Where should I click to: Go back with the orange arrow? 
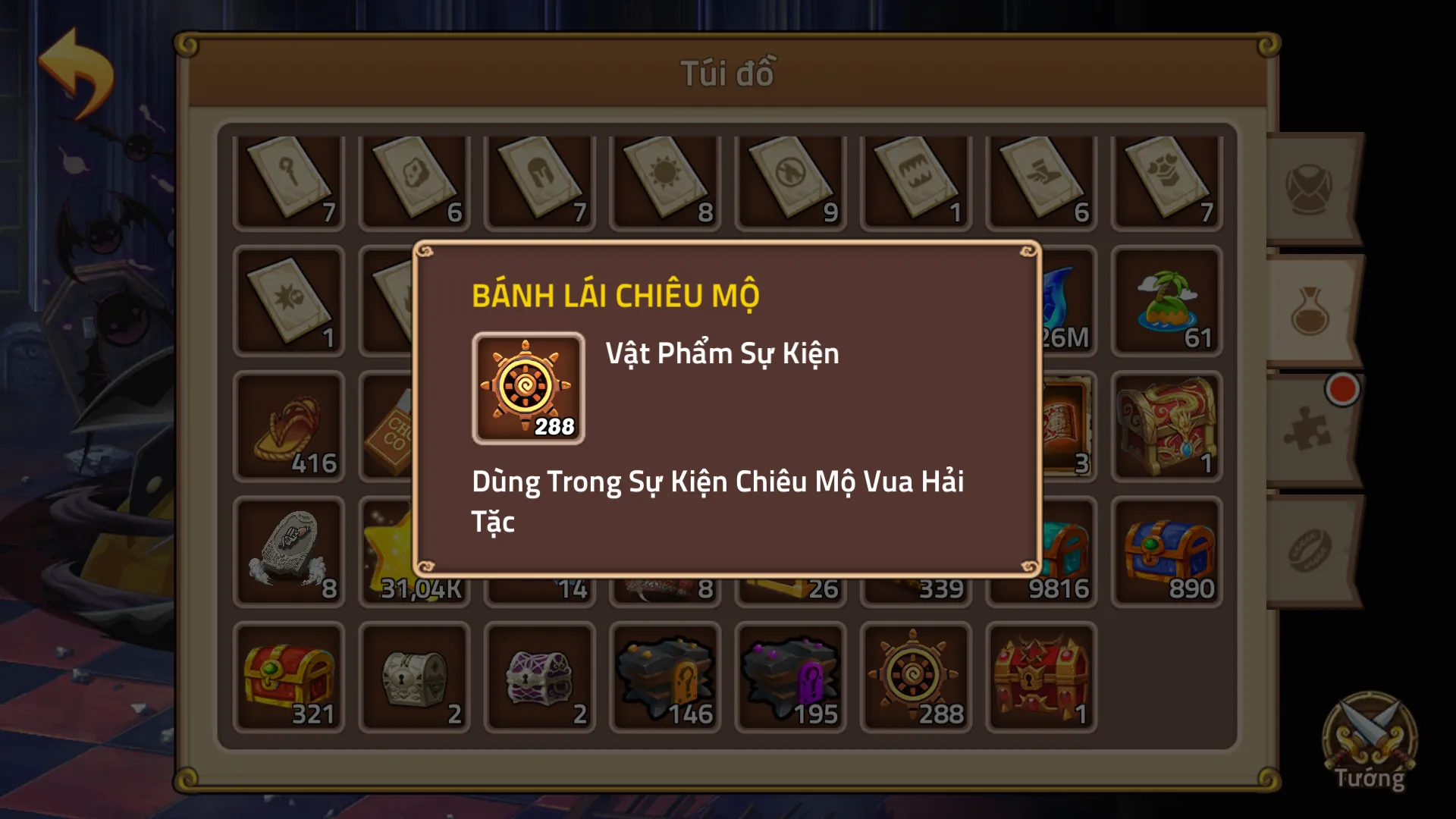pyautogui.click(x=76, y=72)
